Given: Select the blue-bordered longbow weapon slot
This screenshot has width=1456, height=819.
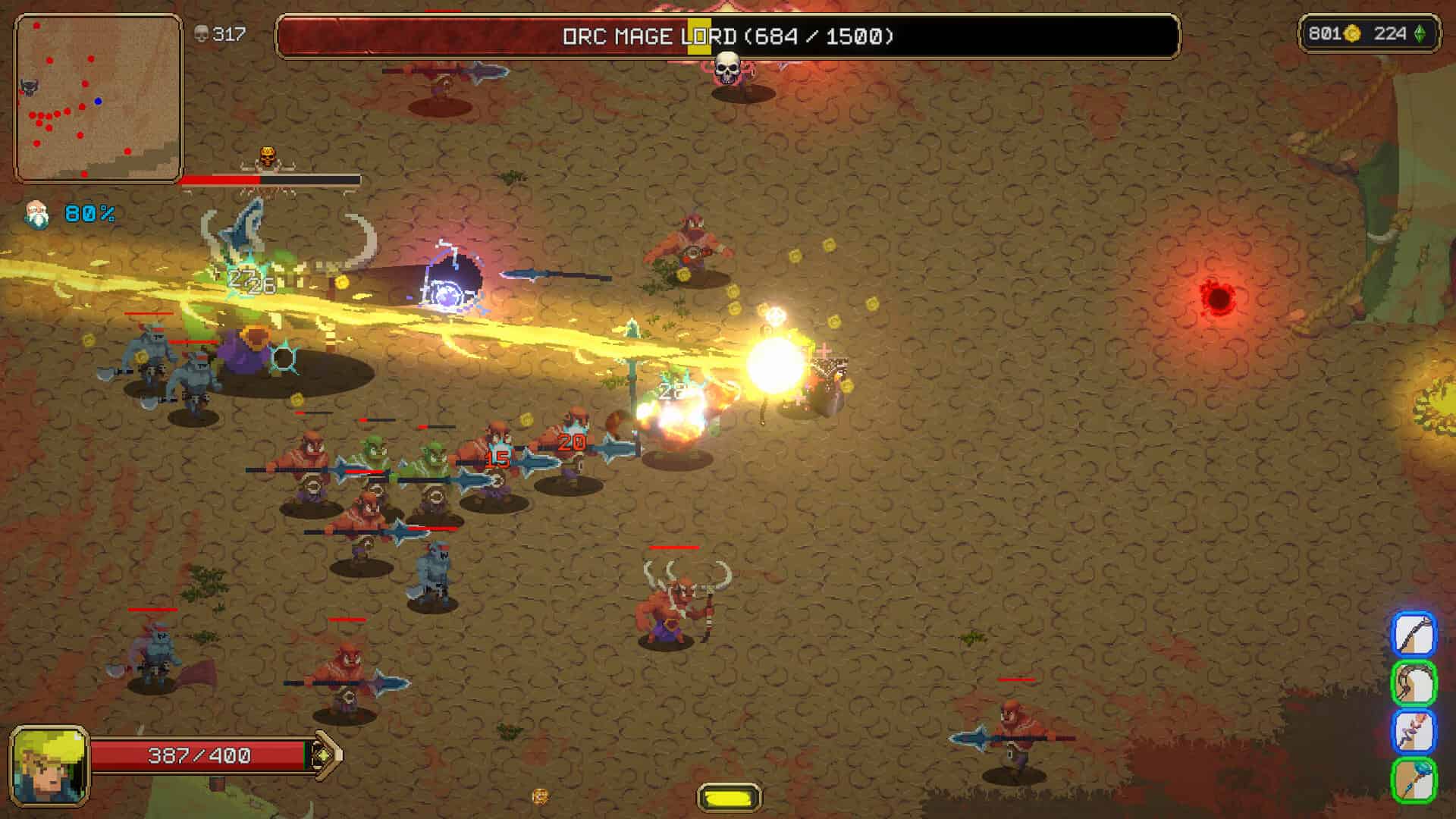Looking at the screenshot, I should pos(1414,634).
